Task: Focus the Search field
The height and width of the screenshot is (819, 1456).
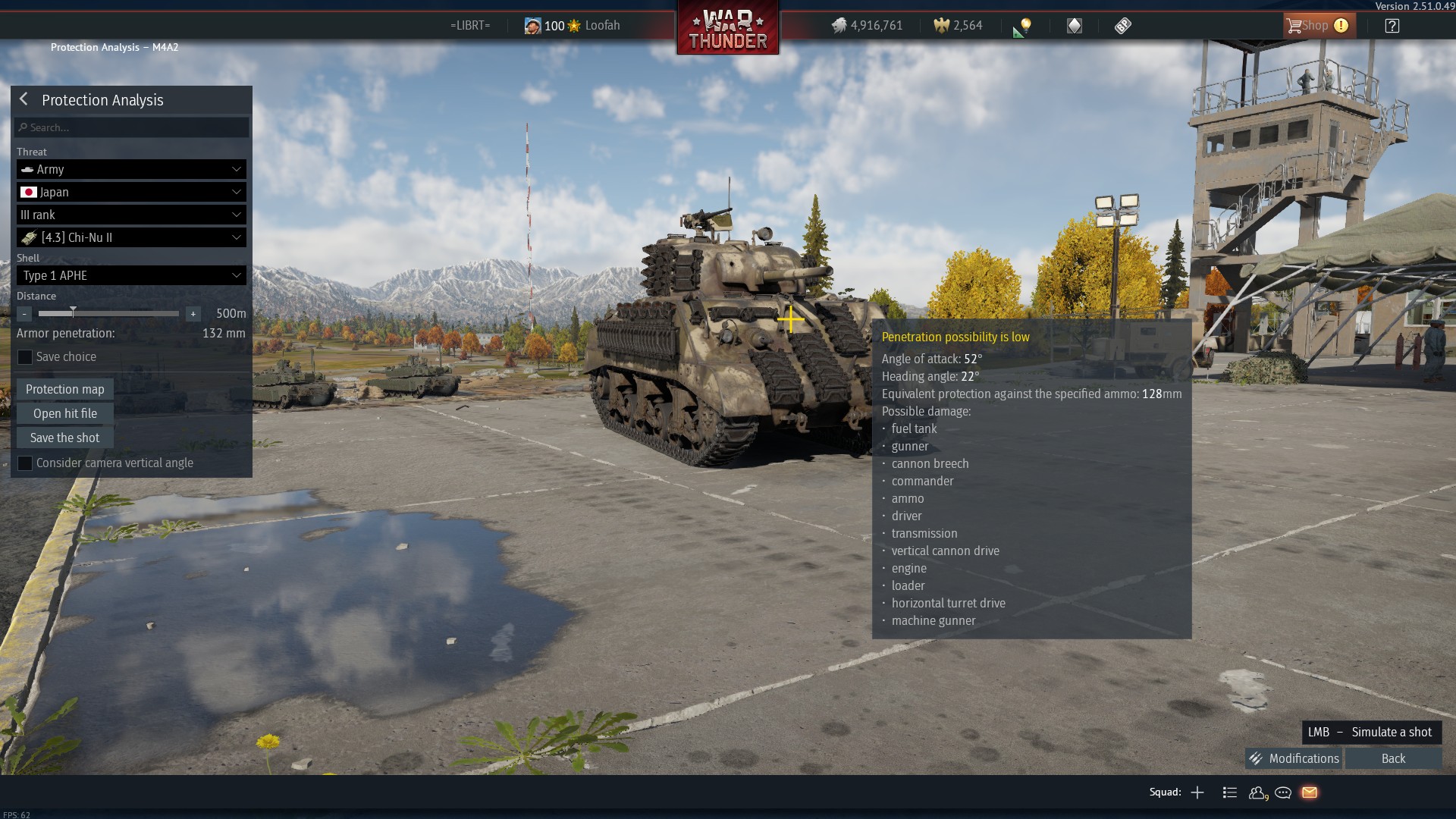Action: [x=132, y=127]
